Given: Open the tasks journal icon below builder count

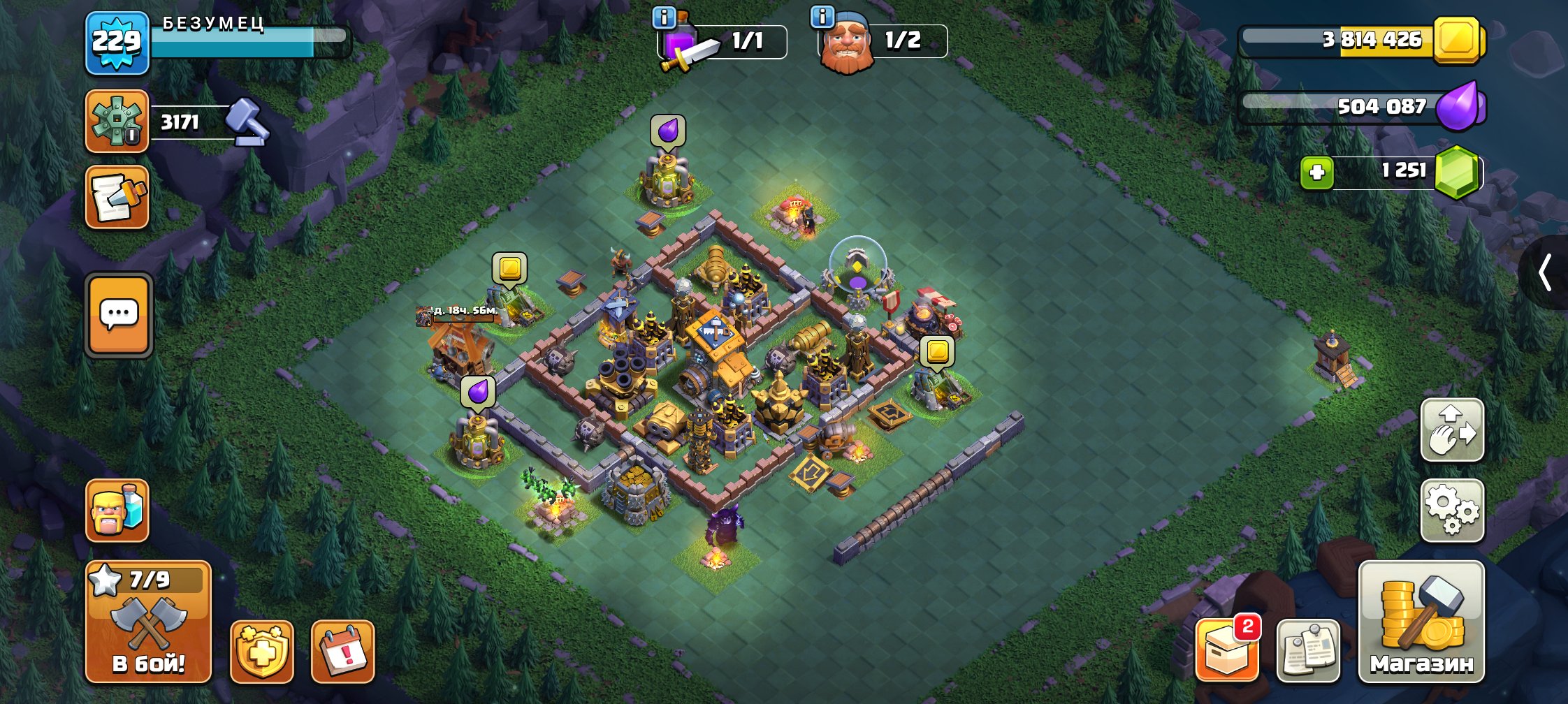Looking at the screenshot, I should pyautogui.click(x=117, y=198).
